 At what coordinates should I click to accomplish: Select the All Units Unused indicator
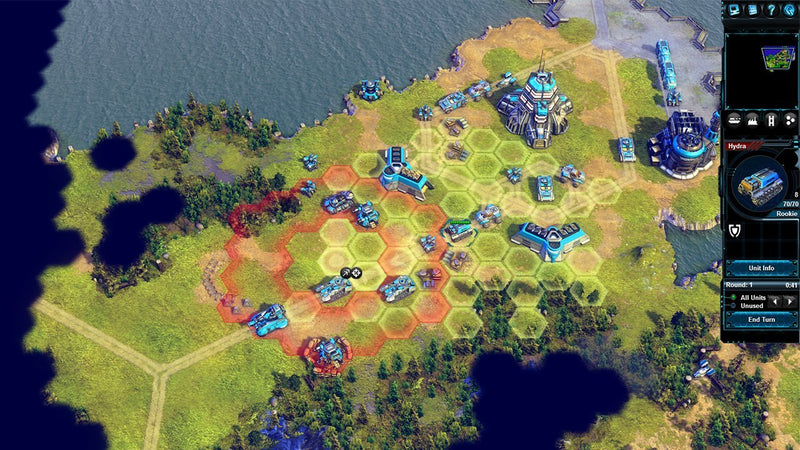pos(748,301)
